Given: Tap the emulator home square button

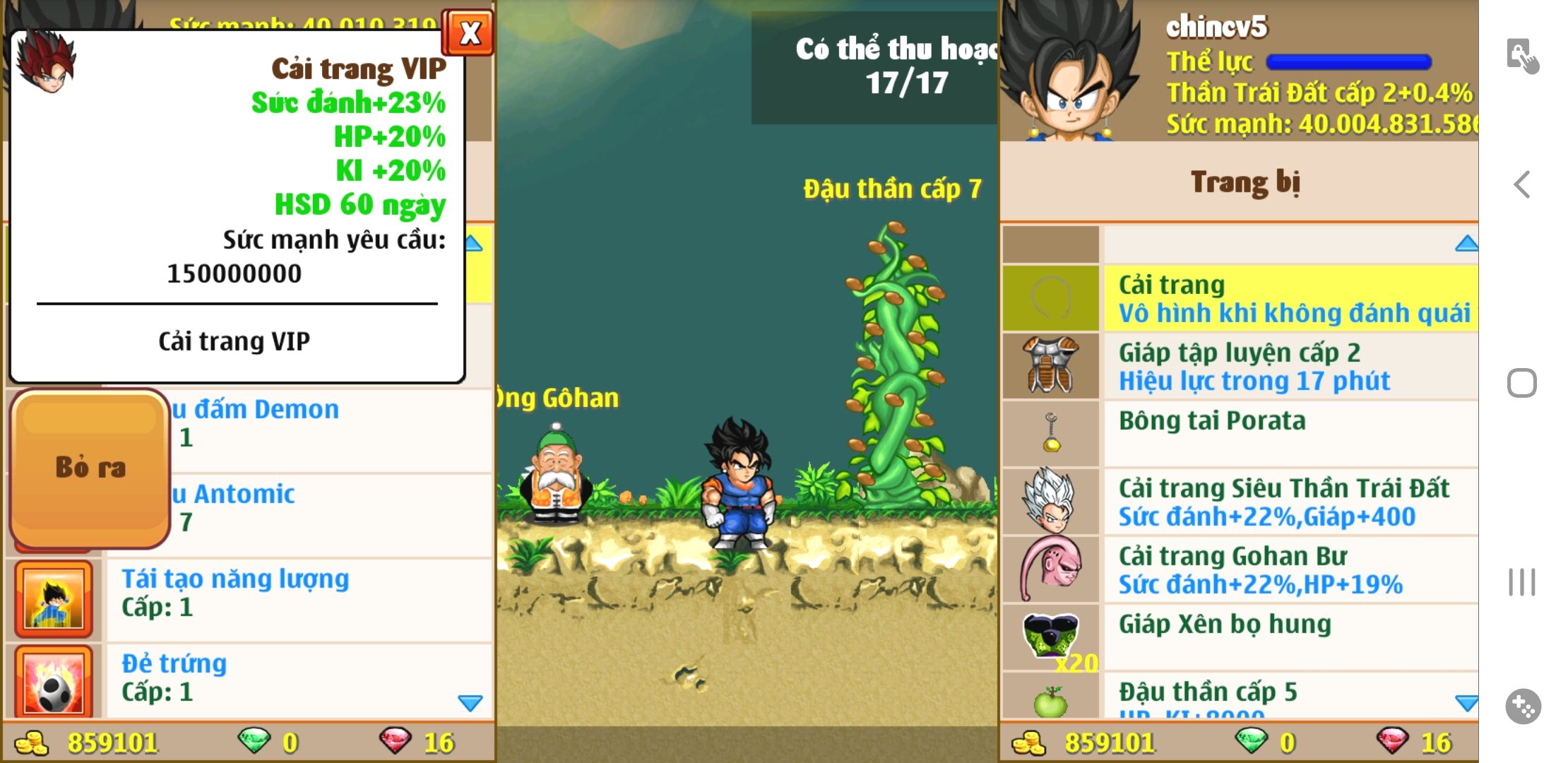Looking at the screenshot, I should coord(1521,384).
